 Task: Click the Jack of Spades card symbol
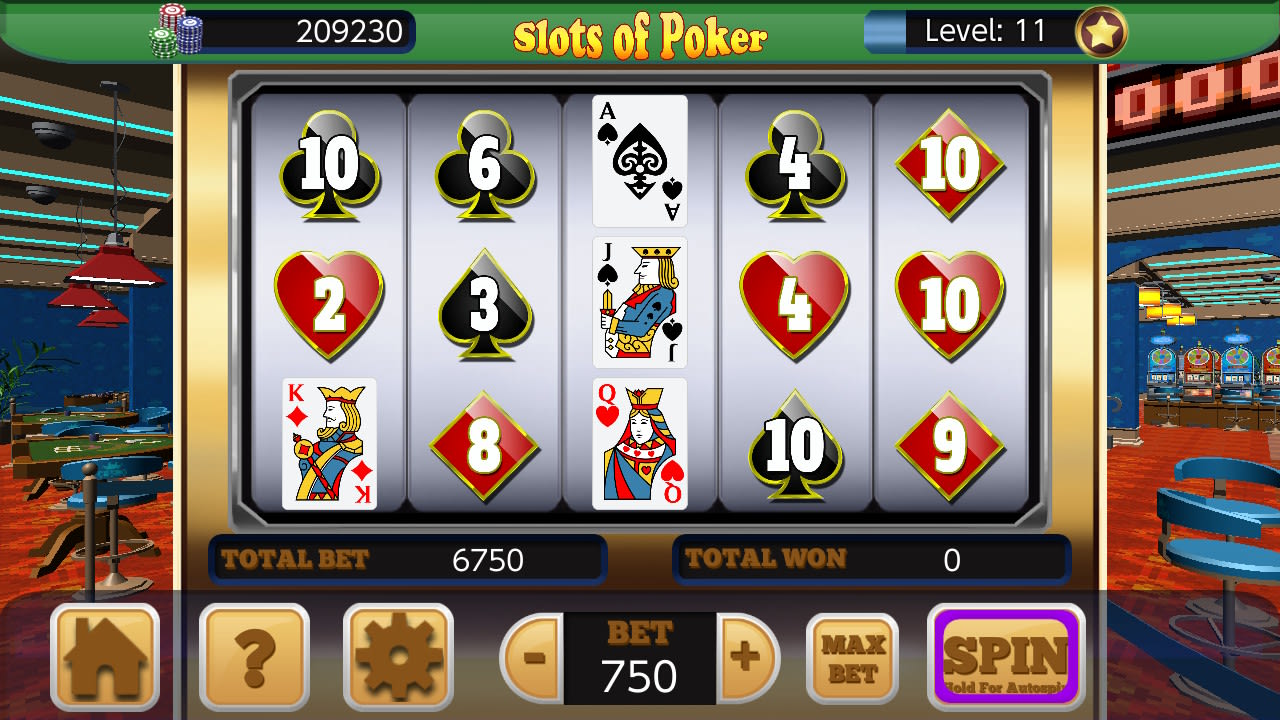[x=639, y=303]
